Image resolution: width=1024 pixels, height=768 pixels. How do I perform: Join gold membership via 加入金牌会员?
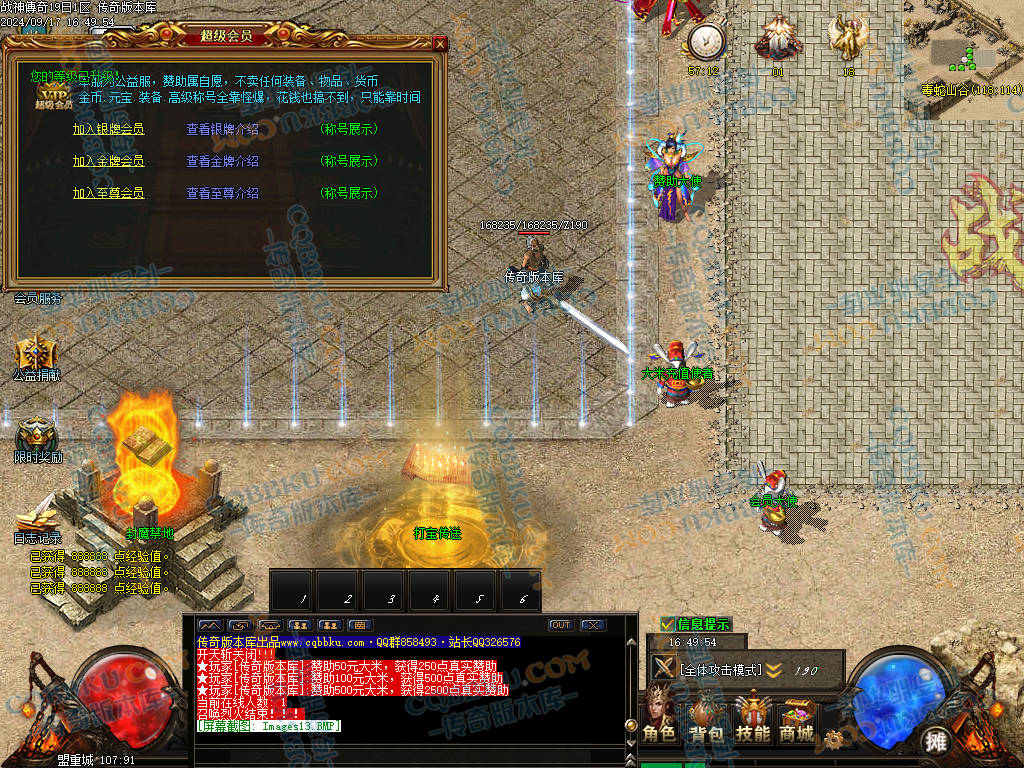click(x=108, y=162)
